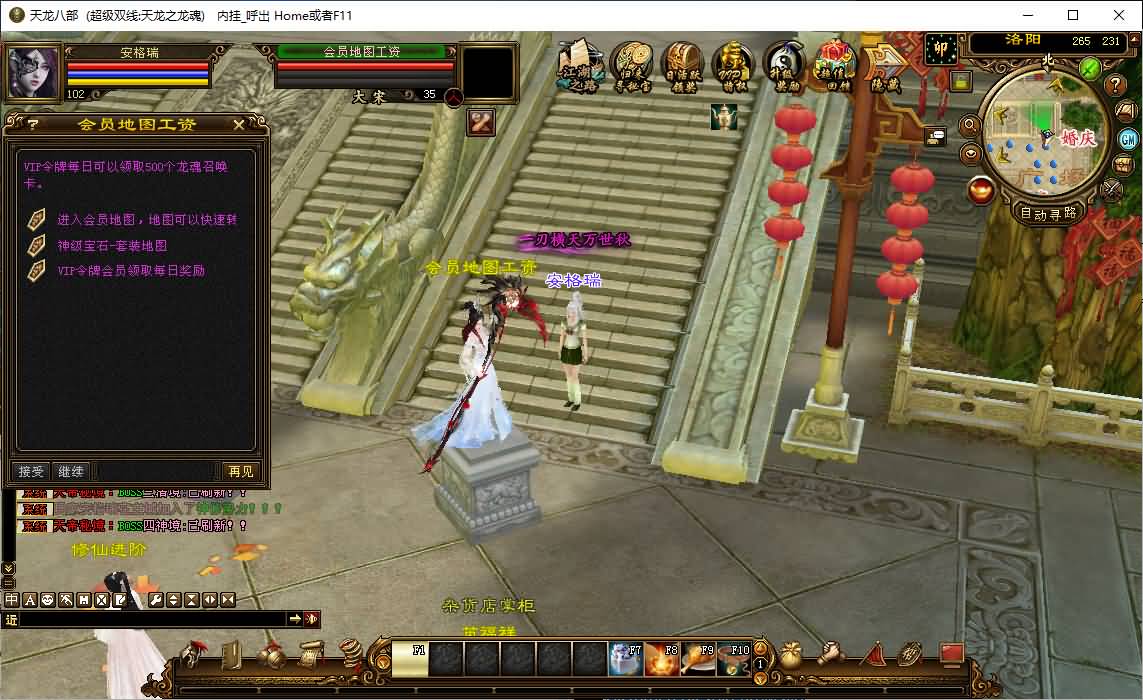Pick VIP令牌会员领取每日奖励 option

131,270
